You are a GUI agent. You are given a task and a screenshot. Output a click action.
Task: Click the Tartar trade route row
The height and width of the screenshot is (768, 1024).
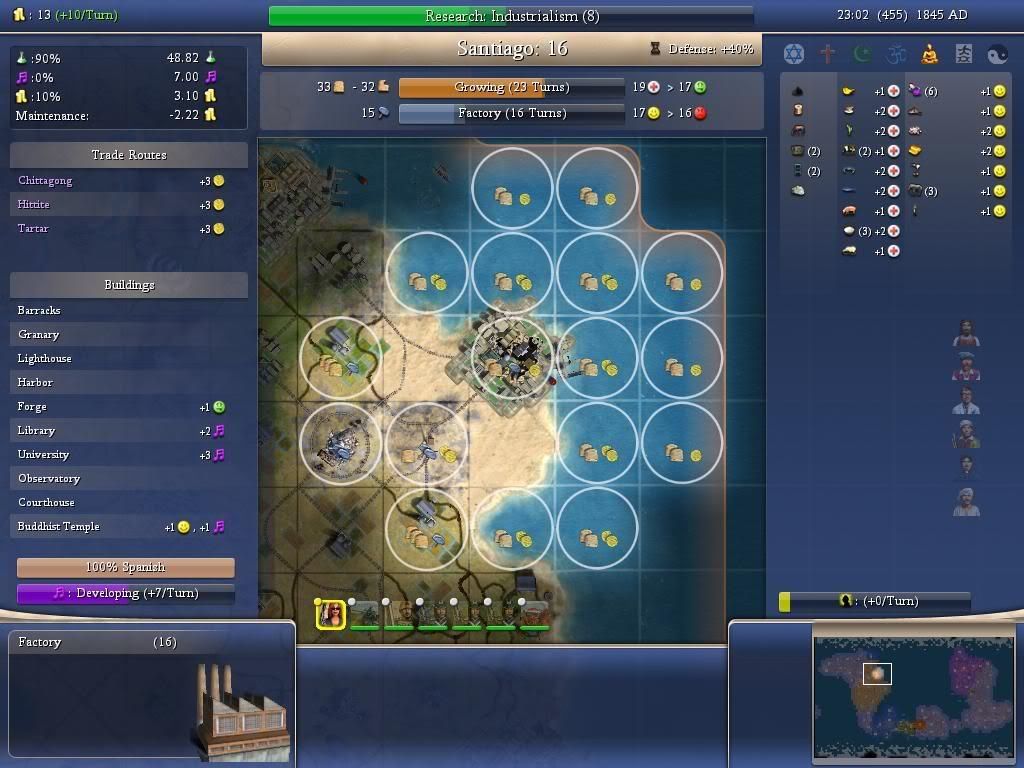point(128,229)
